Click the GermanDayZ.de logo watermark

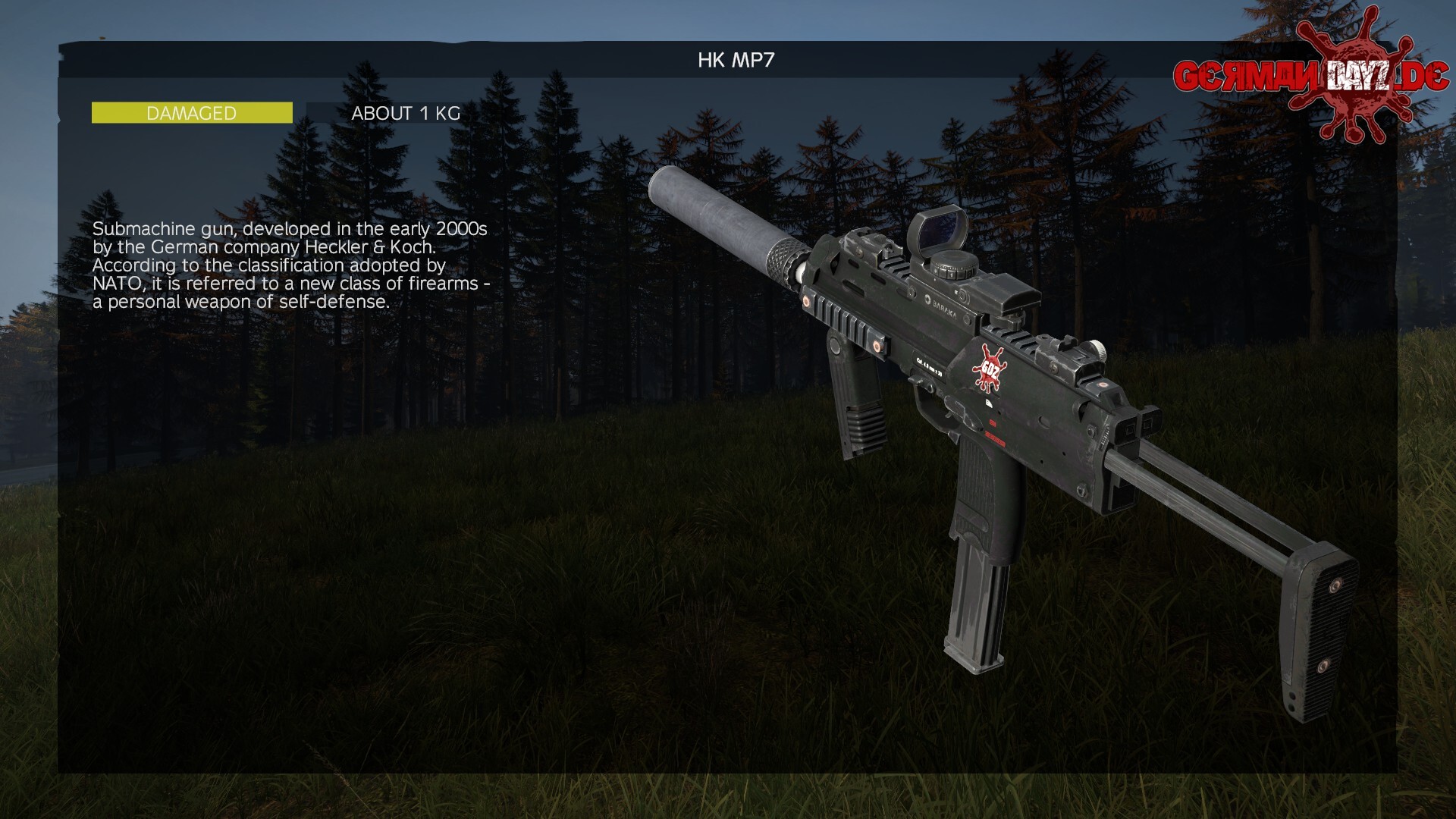tap(1310, 76)
